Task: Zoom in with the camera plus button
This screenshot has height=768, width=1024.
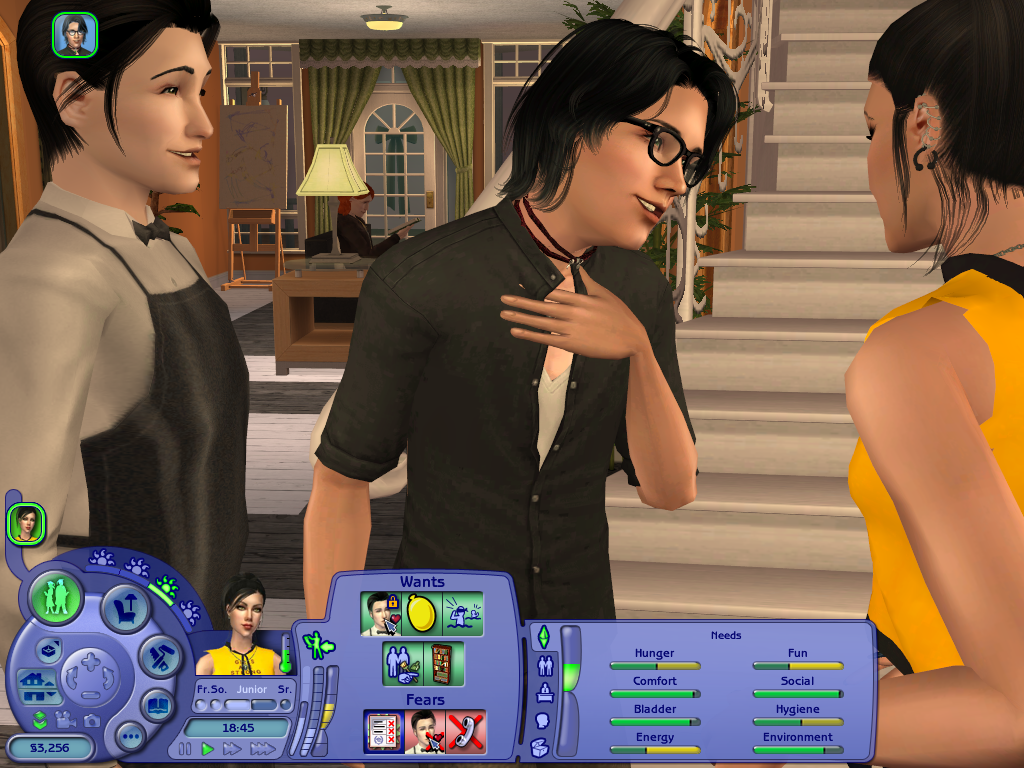Action: [92, 661]
